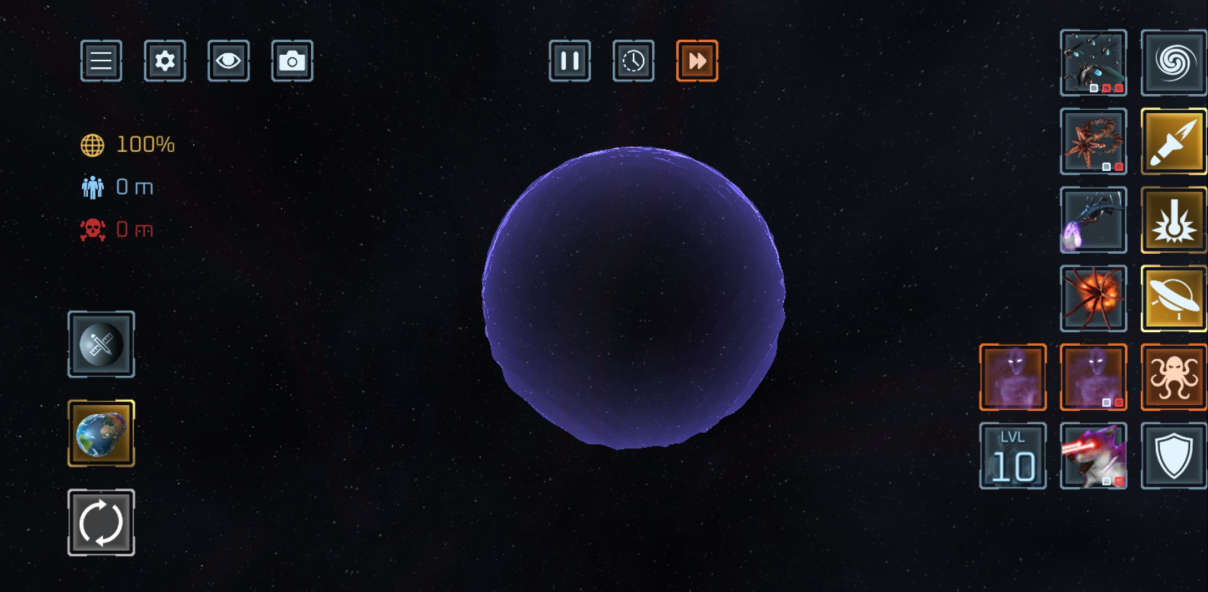Select the space spider swarm weapon

click(x=1093, y=63)
